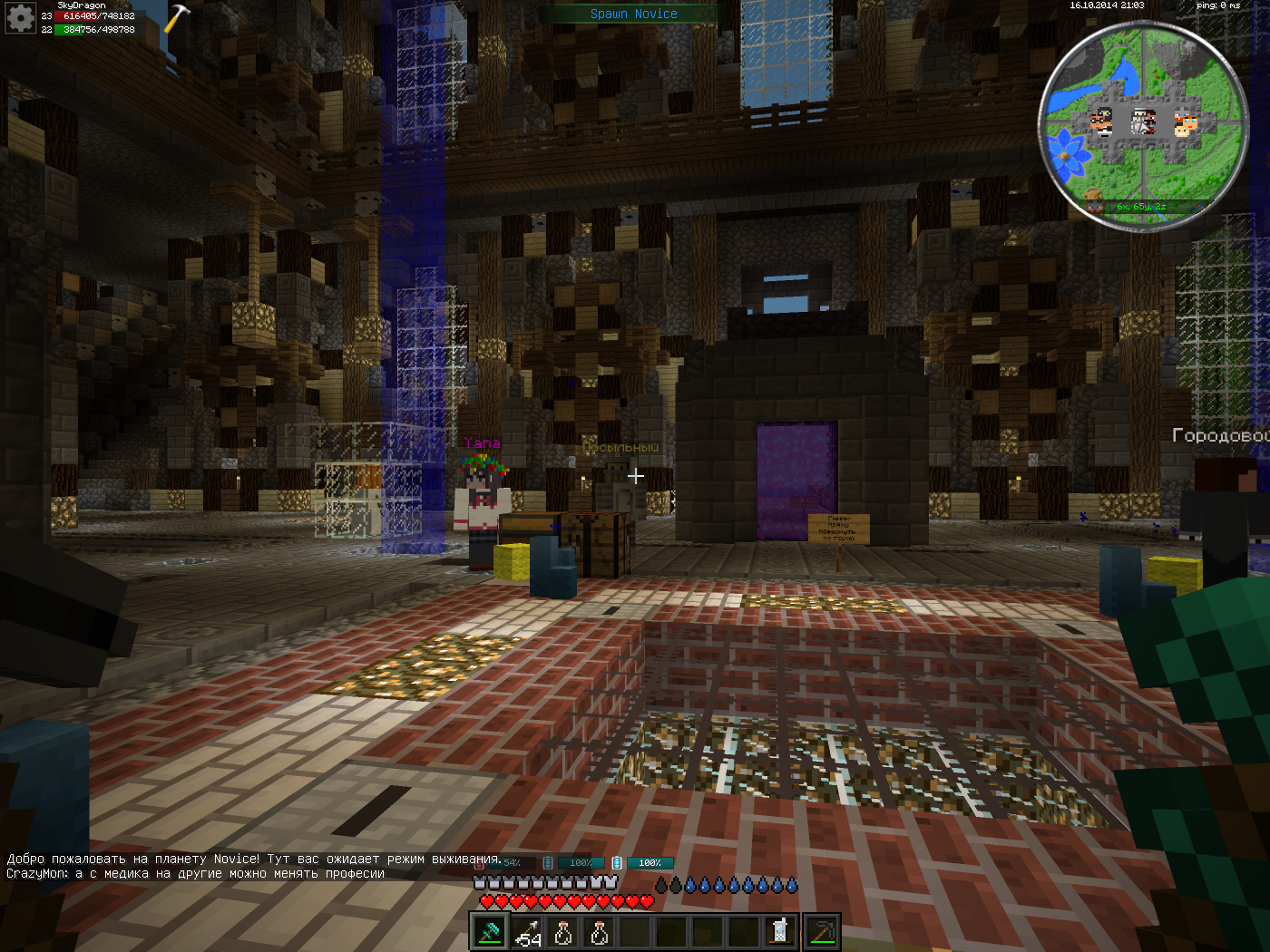1270x952 pixels.
Task: Click the yellow-handled hammer icon
Action: point(176,18)
